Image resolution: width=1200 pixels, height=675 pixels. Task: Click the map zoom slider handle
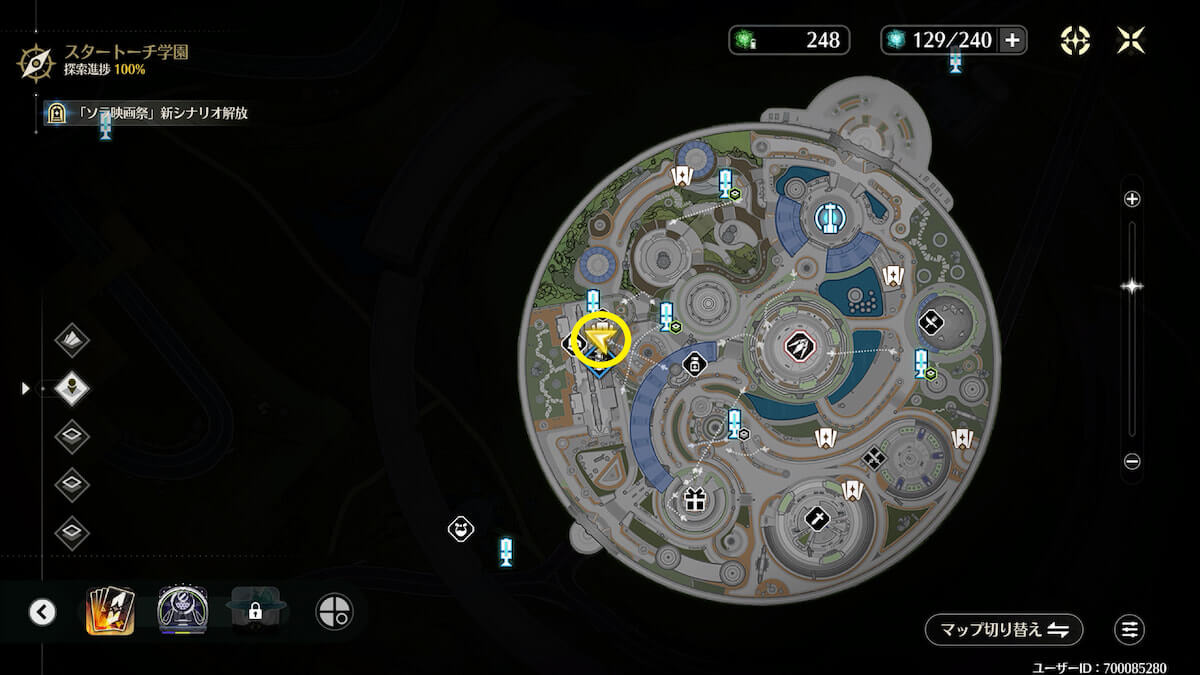pos(1132,286)
